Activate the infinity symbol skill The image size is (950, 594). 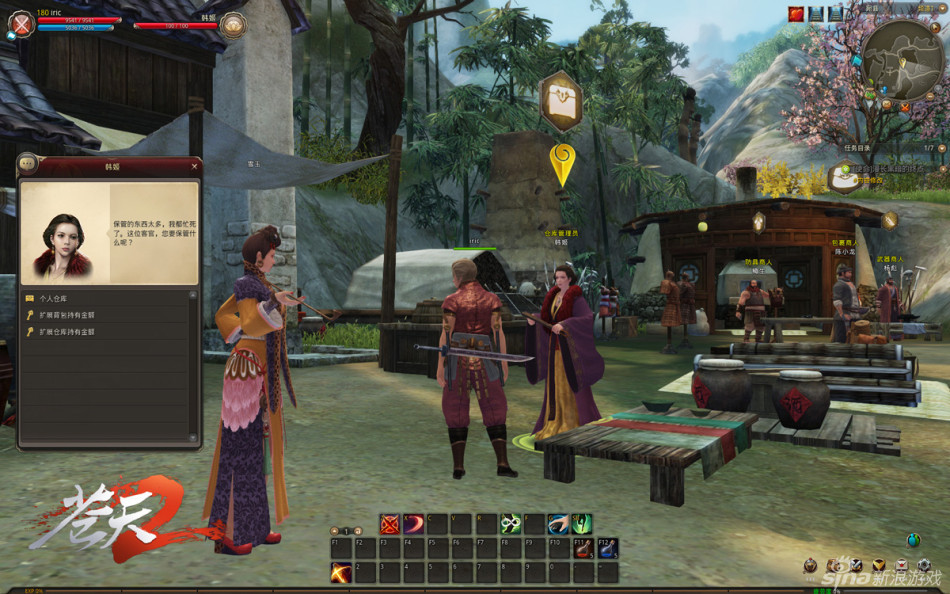(510, 524)
